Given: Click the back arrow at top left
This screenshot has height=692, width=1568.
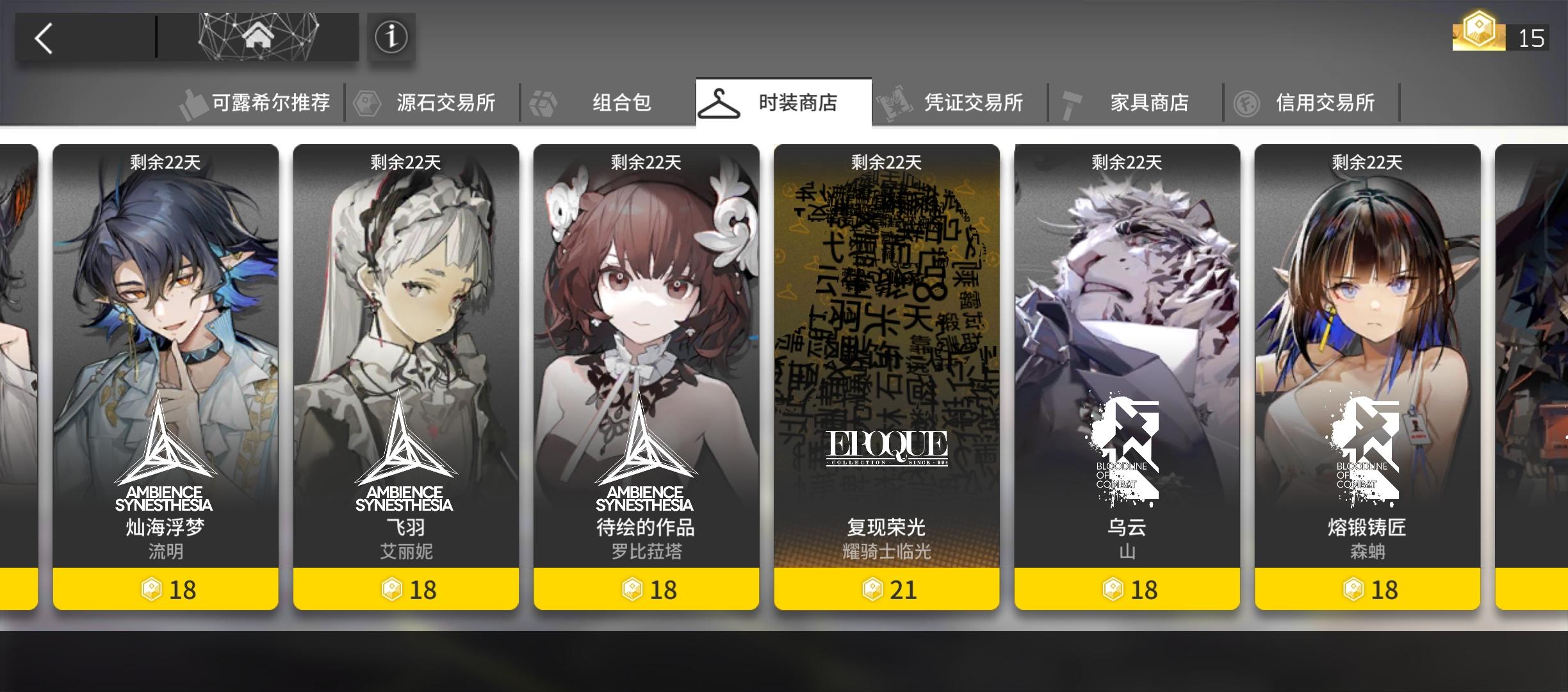Looking at the screenshot, I should coord(42,38).
